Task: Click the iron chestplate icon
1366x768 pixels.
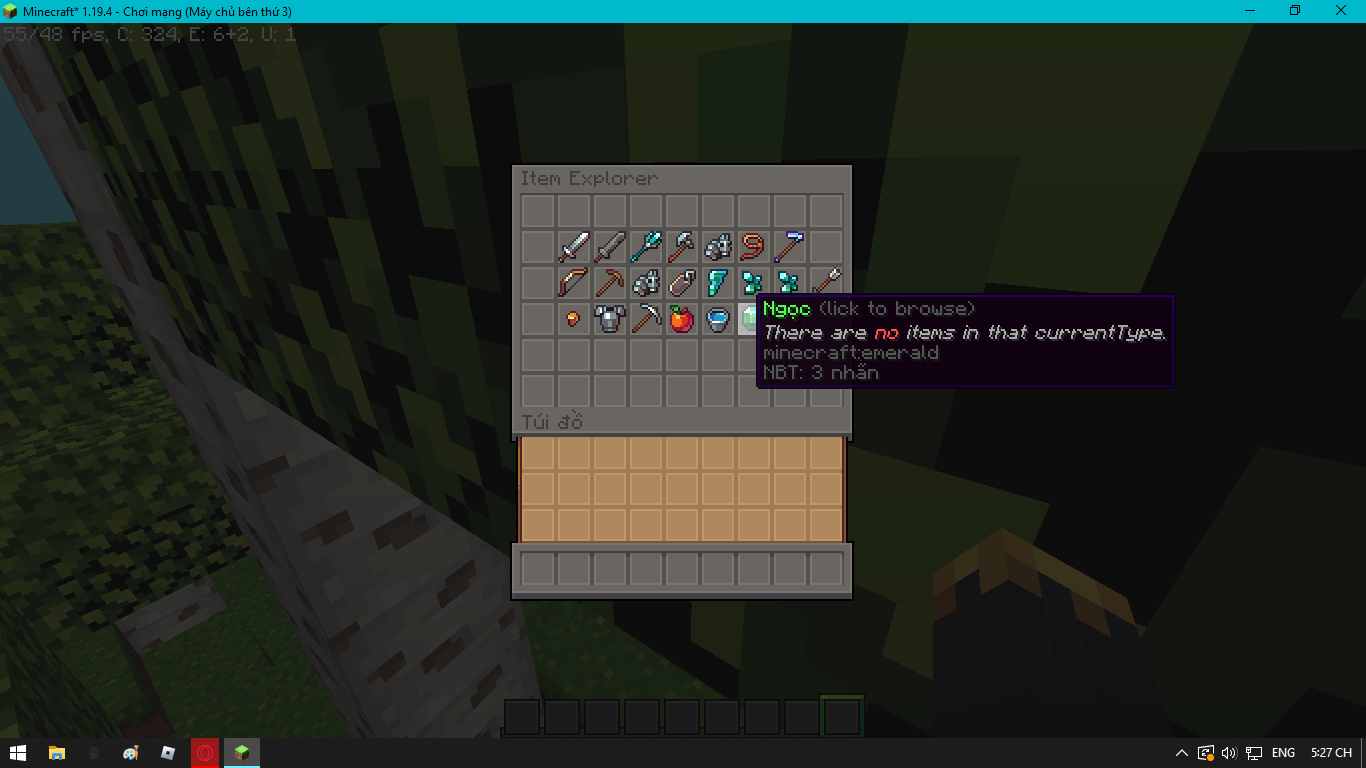Action: click(x=609, y=318)
